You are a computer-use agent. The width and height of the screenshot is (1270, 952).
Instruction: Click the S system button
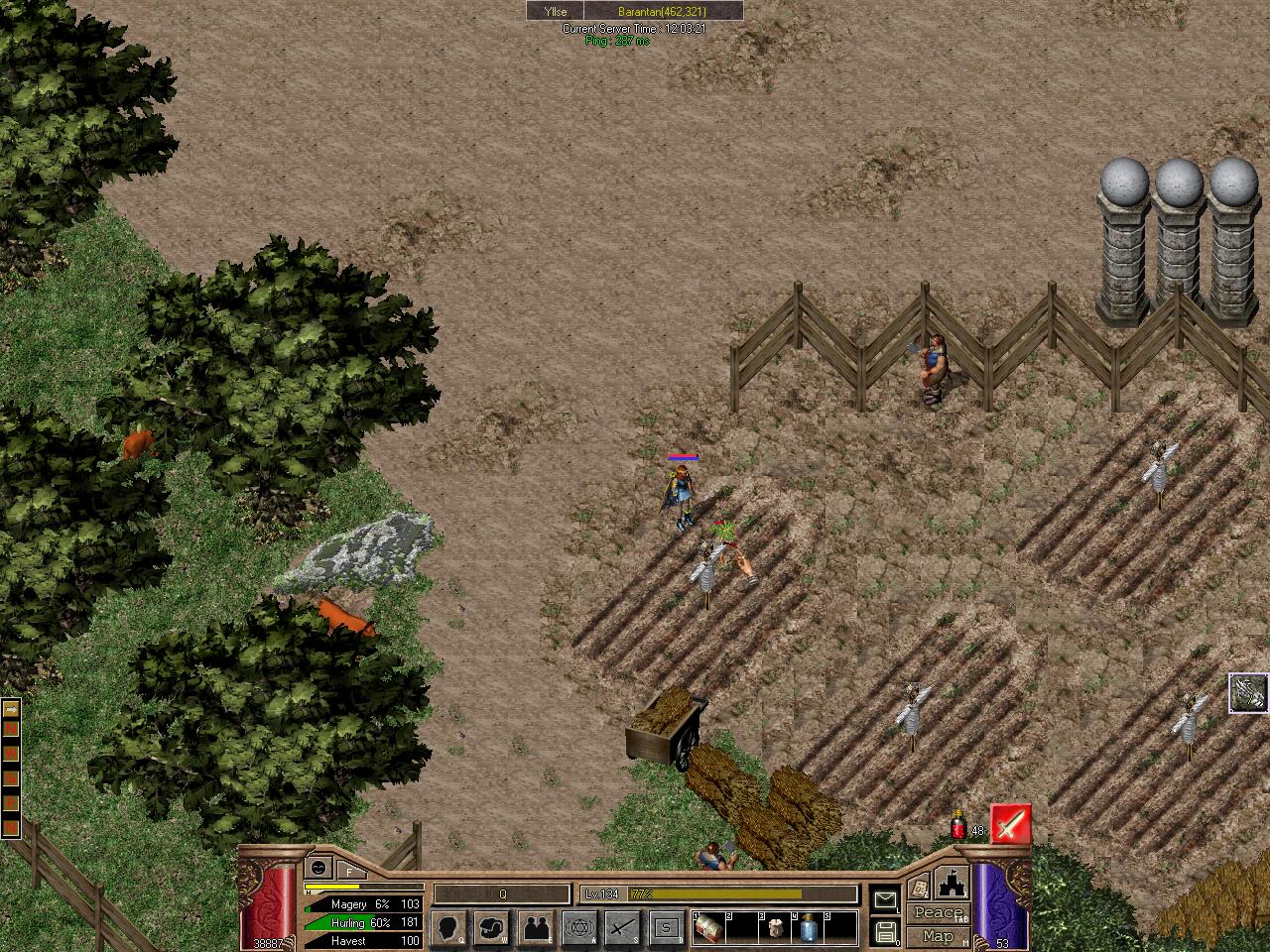(666, 928)
